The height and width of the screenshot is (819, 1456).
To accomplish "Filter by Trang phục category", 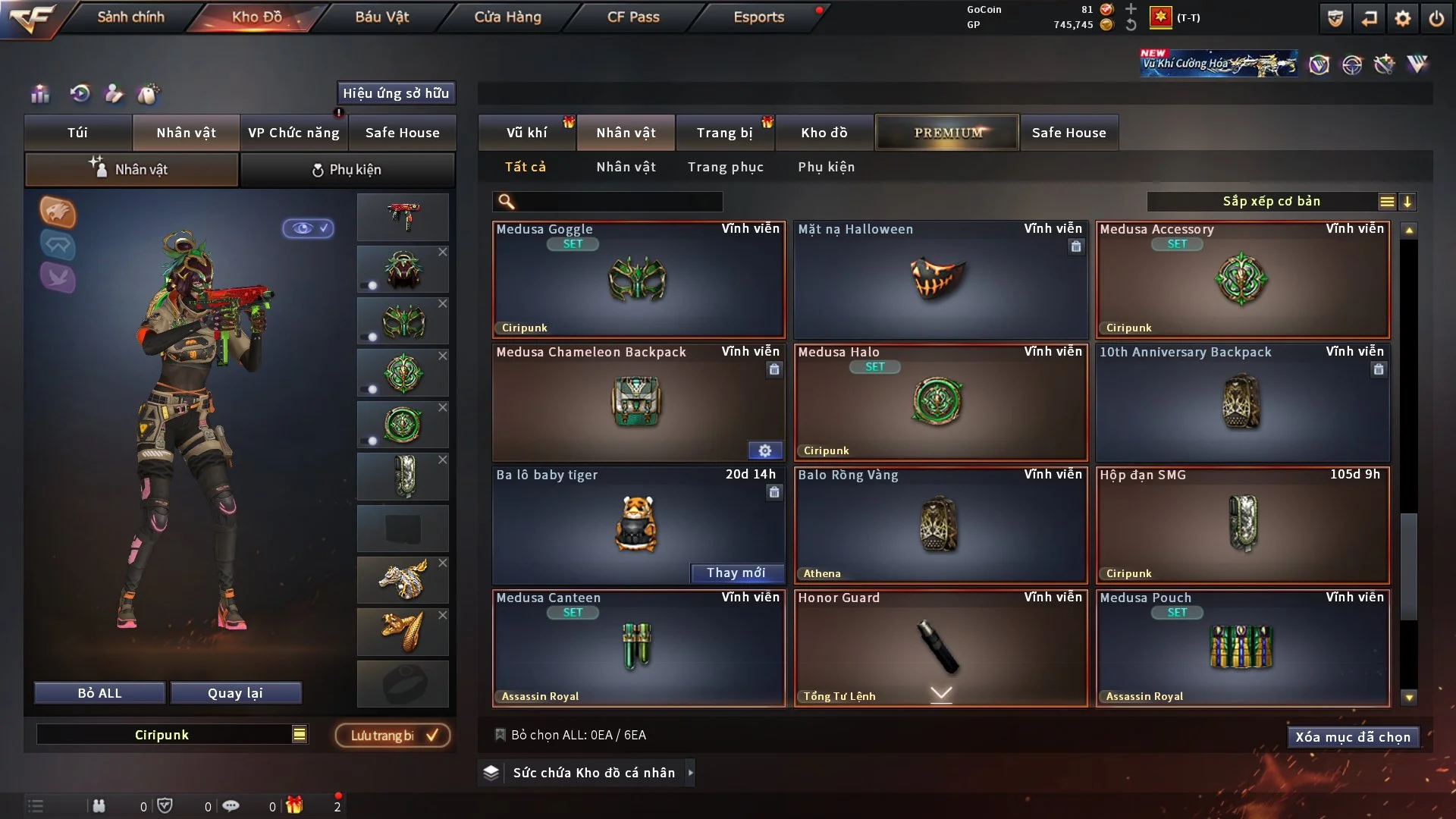I will (x=725, y=167).
